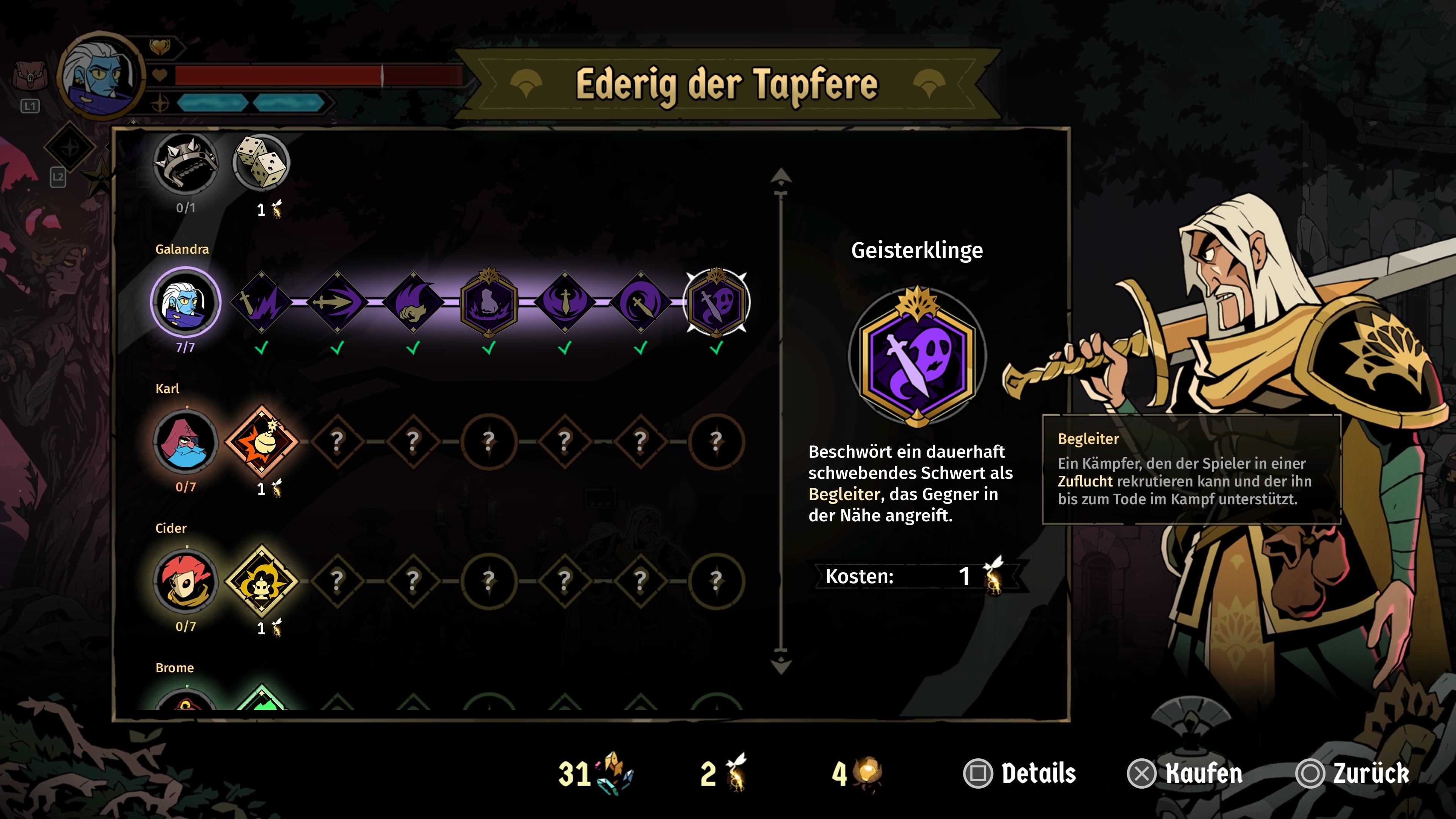
Task: Click the Kaufen buy button
Action: pyautogui.click(x=1185, y=773)
